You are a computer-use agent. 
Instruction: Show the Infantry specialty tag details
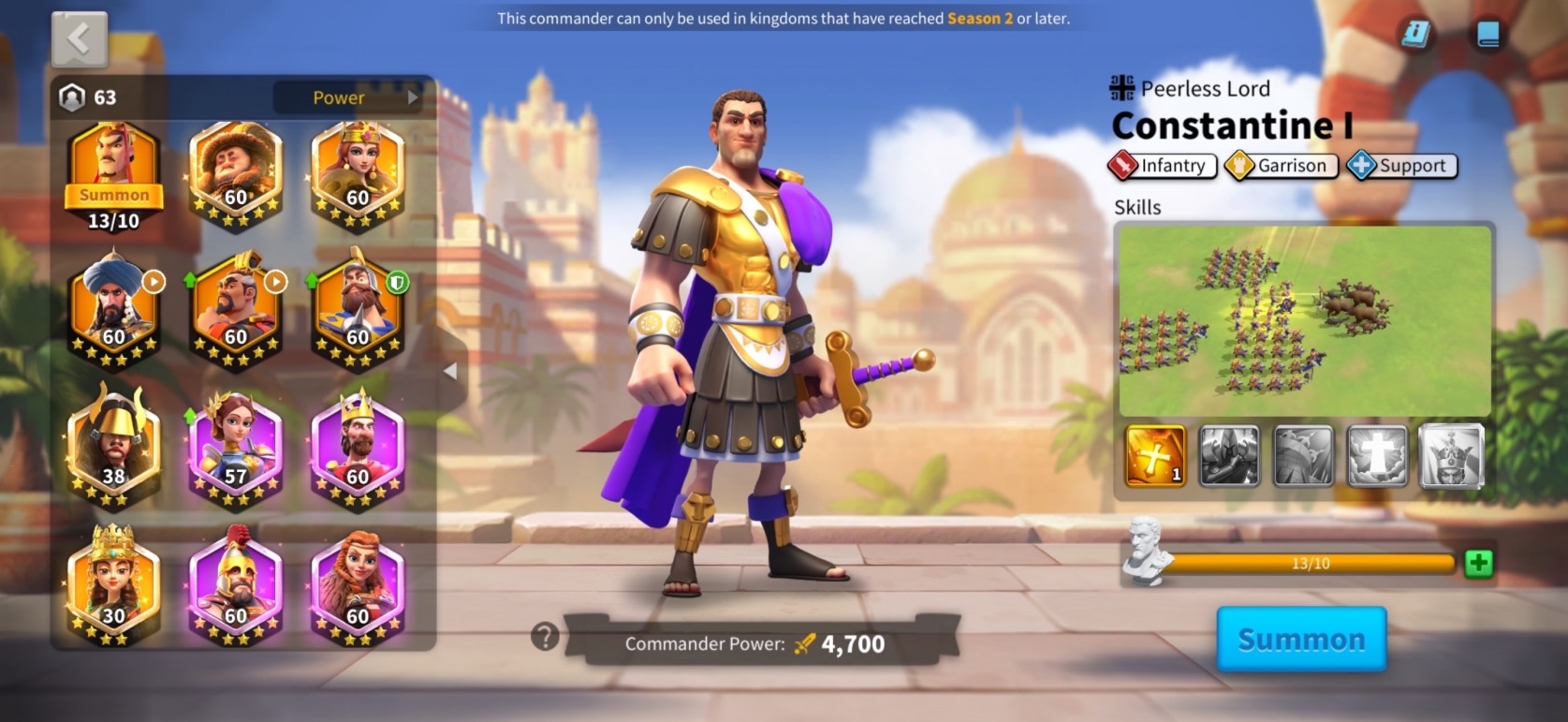pos(1163,166)
